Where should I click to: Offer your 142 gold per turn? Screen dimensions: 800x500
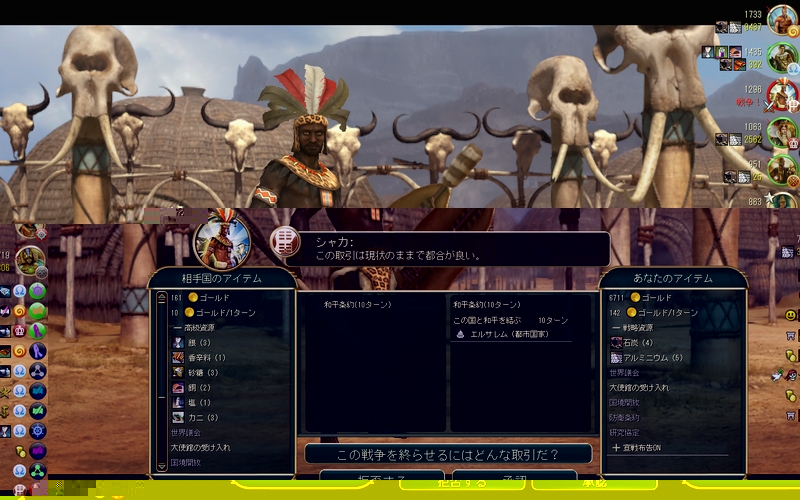tap(660, 313)
